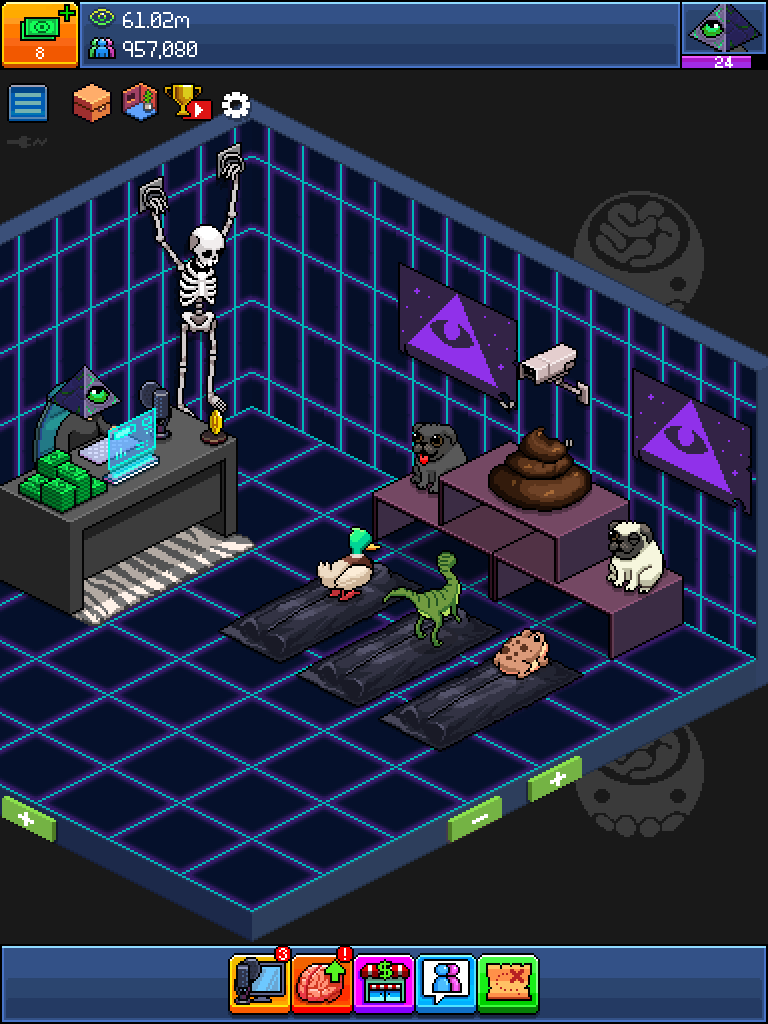Open the shop storefront button
This screenshot has height=1024, width=768.
click(384, 982)
